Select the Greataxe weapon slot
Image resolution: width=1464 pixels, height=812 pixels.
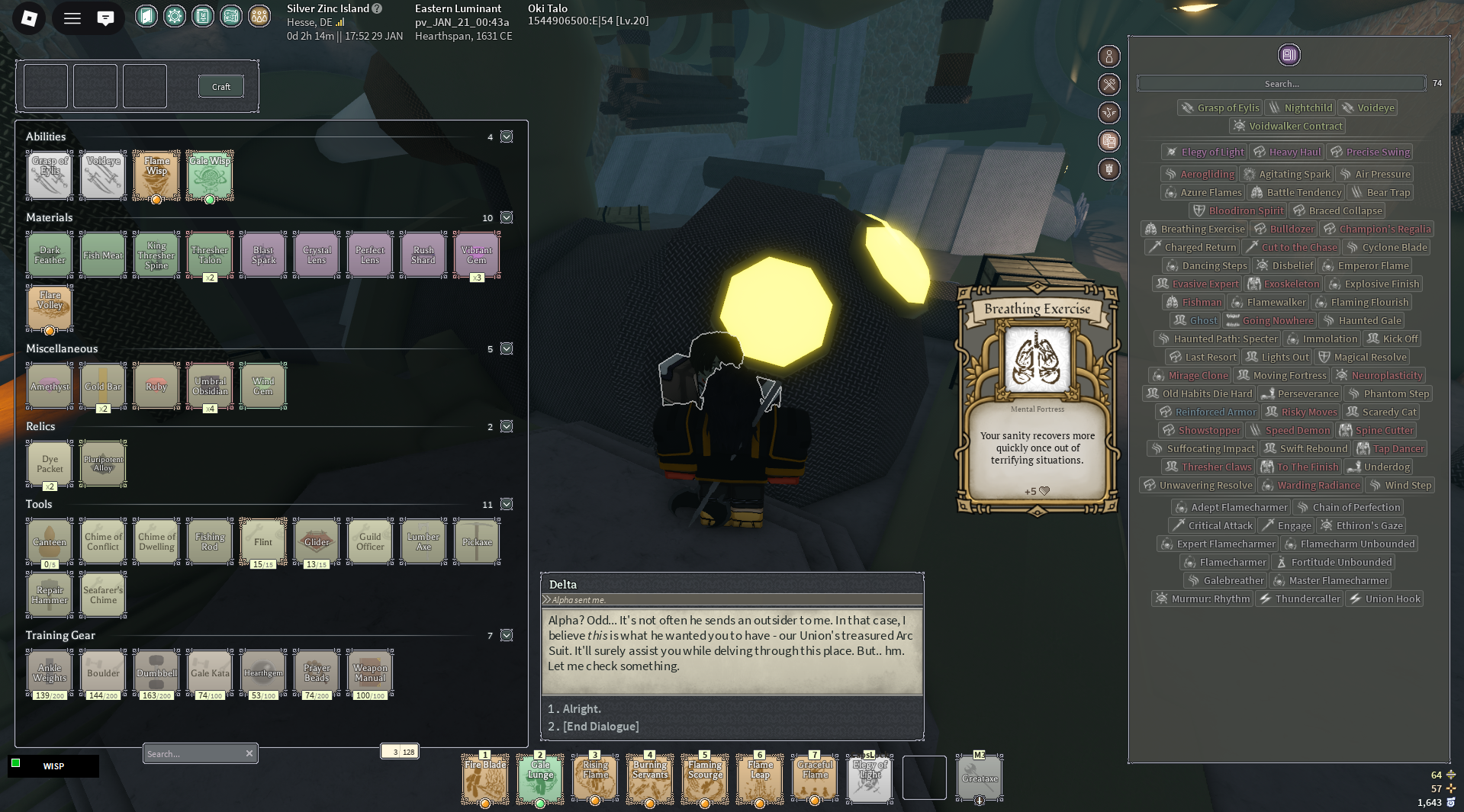pyautogui.click(x=980, y=778)
